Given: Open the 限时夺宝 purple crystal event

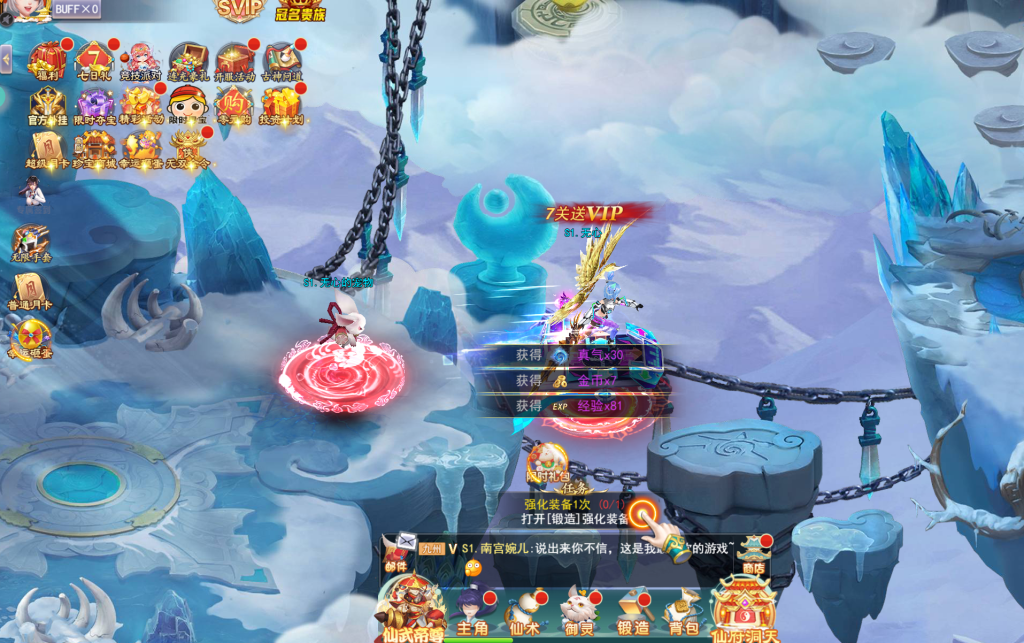Looking at the screenshot, I should point(93,105).
